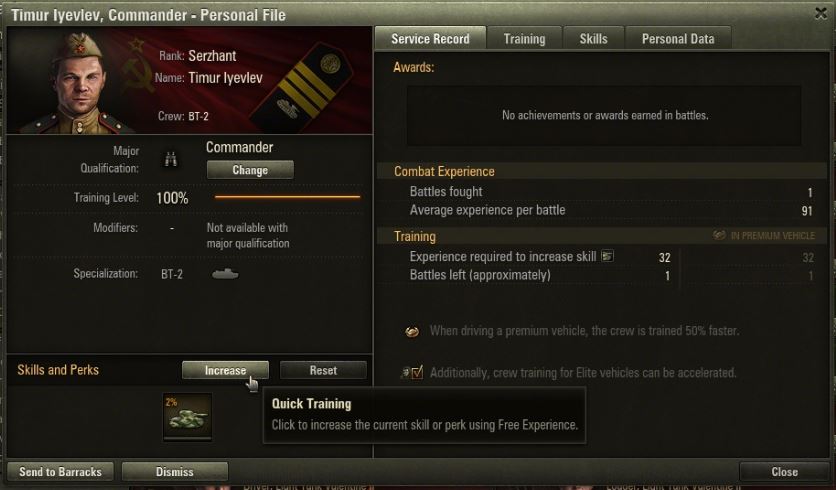The image size is (836, 490).
Task: Close the Personal File window with X
Action: [x=820, y=14]
